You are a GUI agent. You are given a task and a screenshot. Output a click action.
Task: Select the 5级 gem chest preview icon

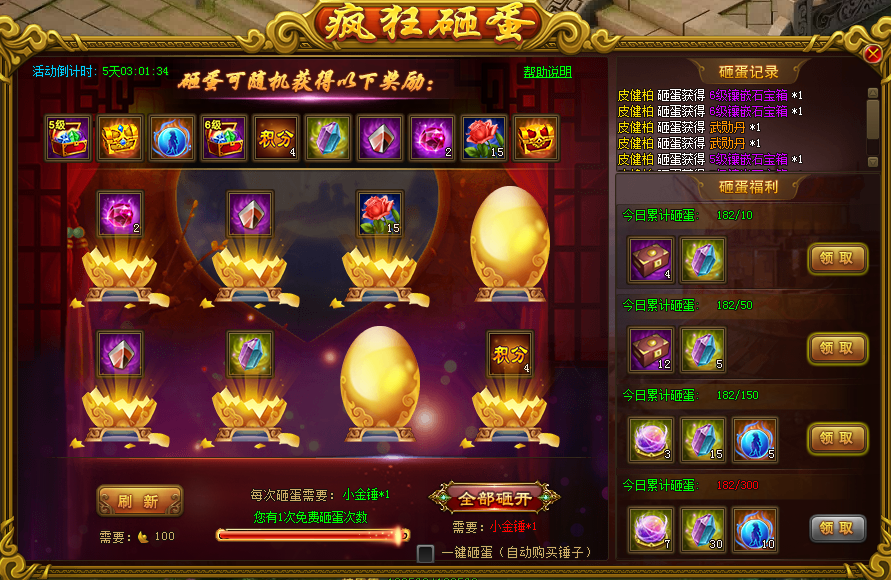(x=69, y=138)
